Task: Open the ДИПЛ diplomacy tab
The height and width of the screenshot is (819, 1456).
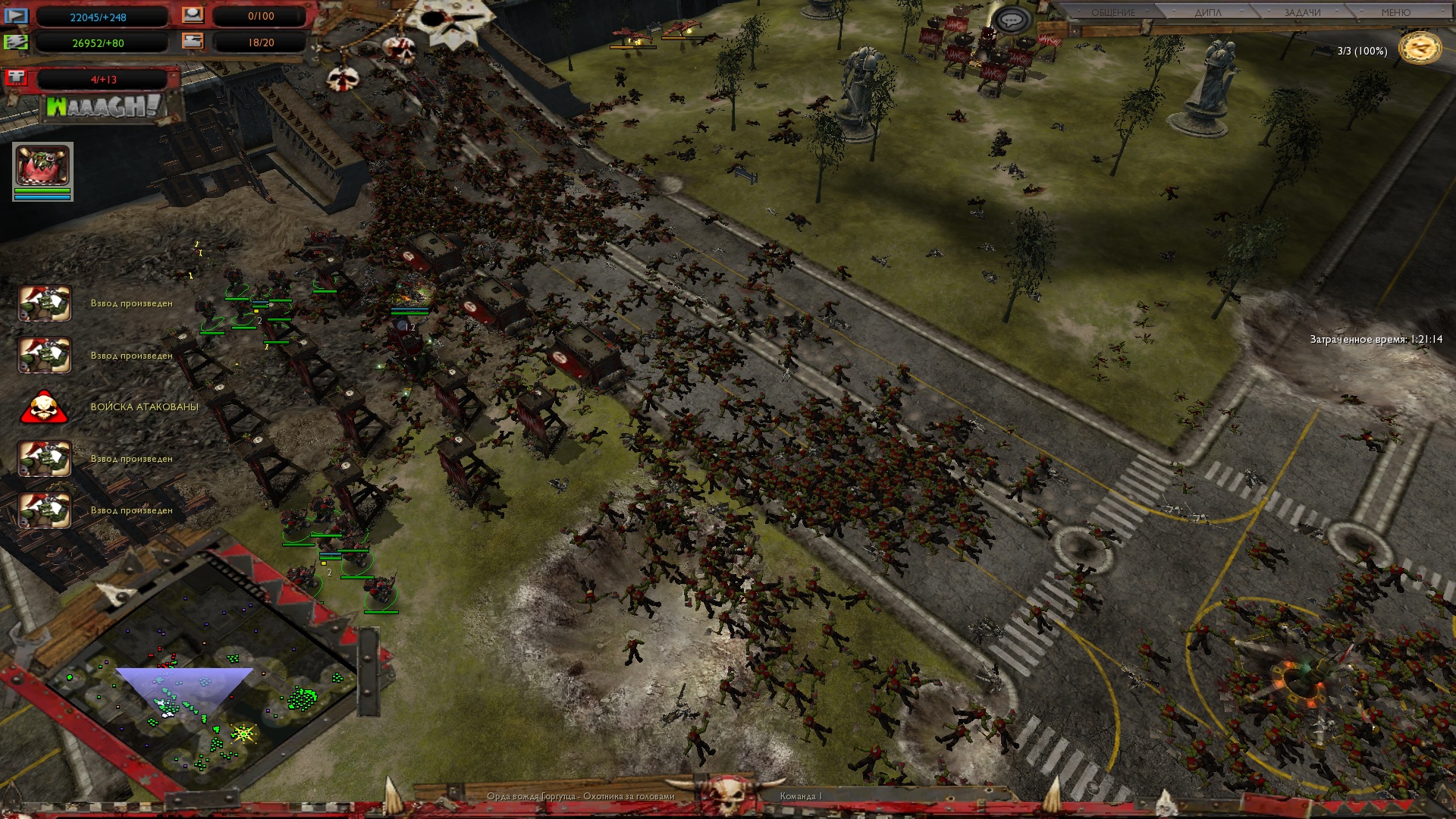Action: (x=1208, y=13)
